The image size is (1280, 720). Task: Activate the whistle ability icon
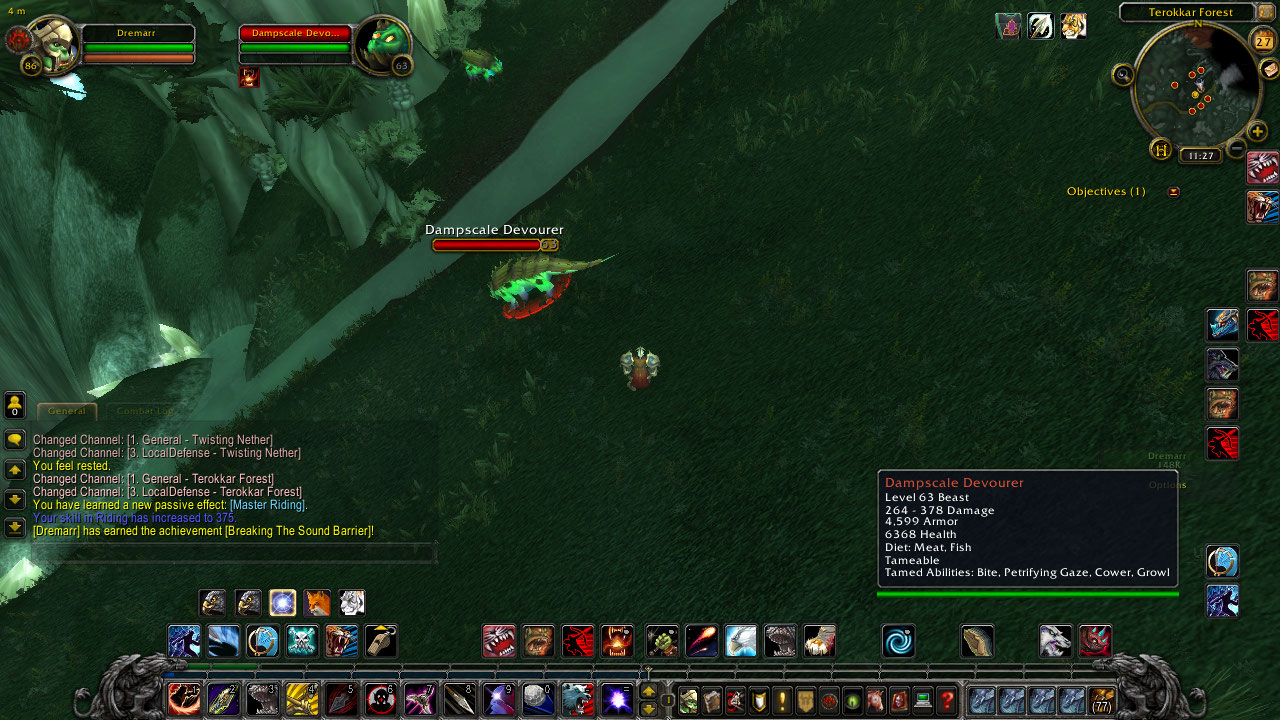click(x=380, y=641)
